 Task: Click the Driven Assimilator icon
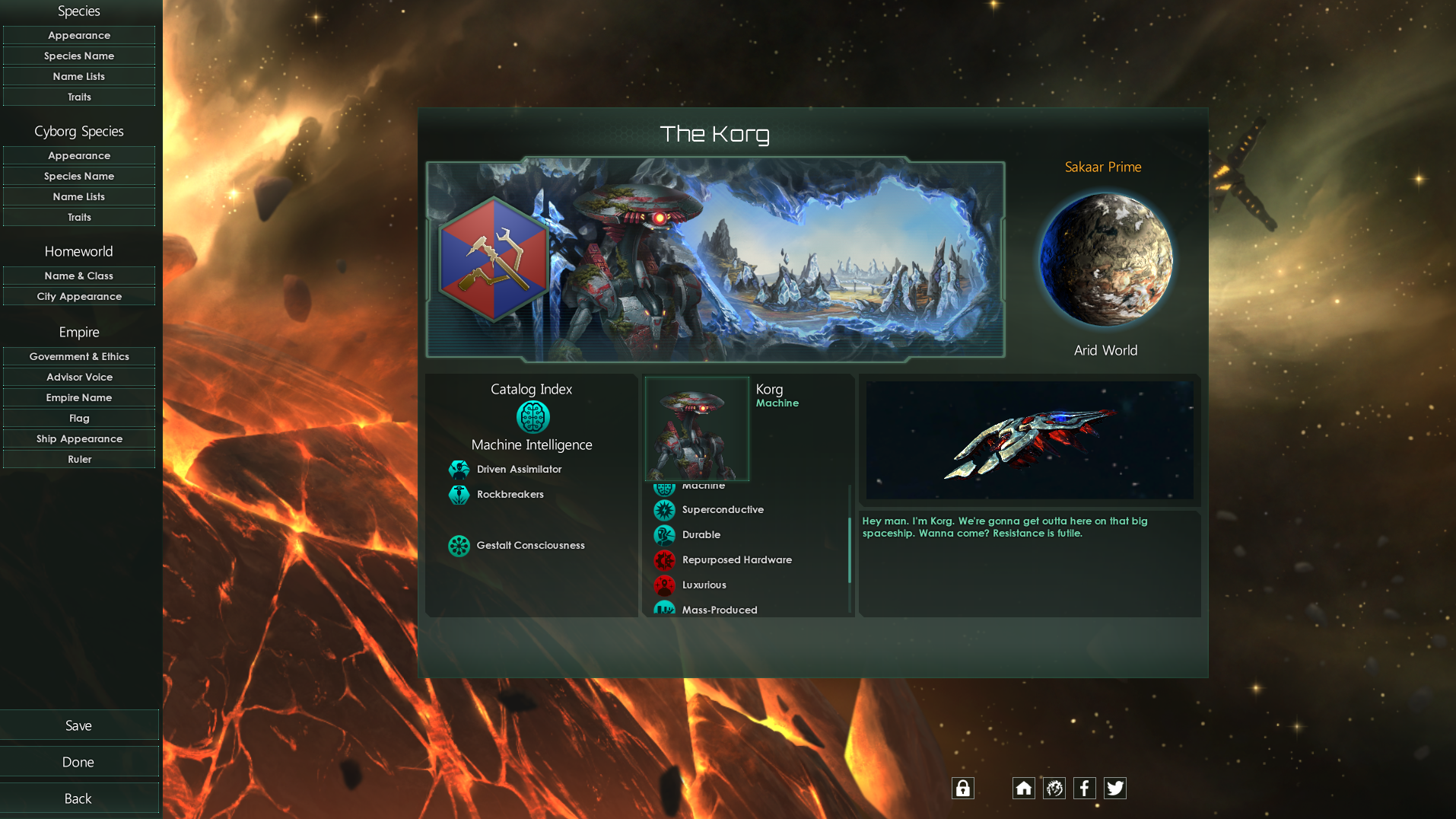coord(459,469)
